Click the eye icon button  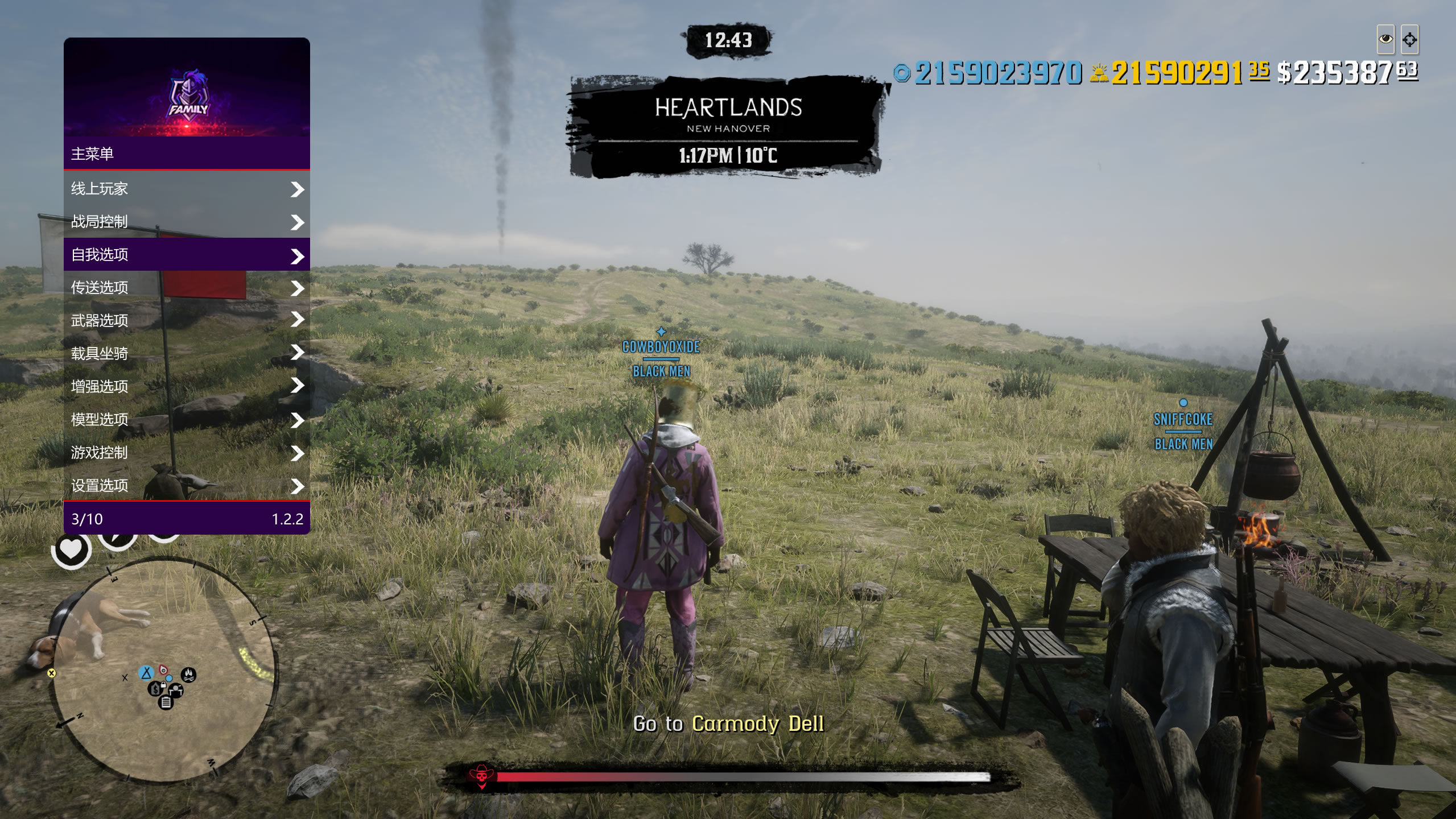(1385, 39)
